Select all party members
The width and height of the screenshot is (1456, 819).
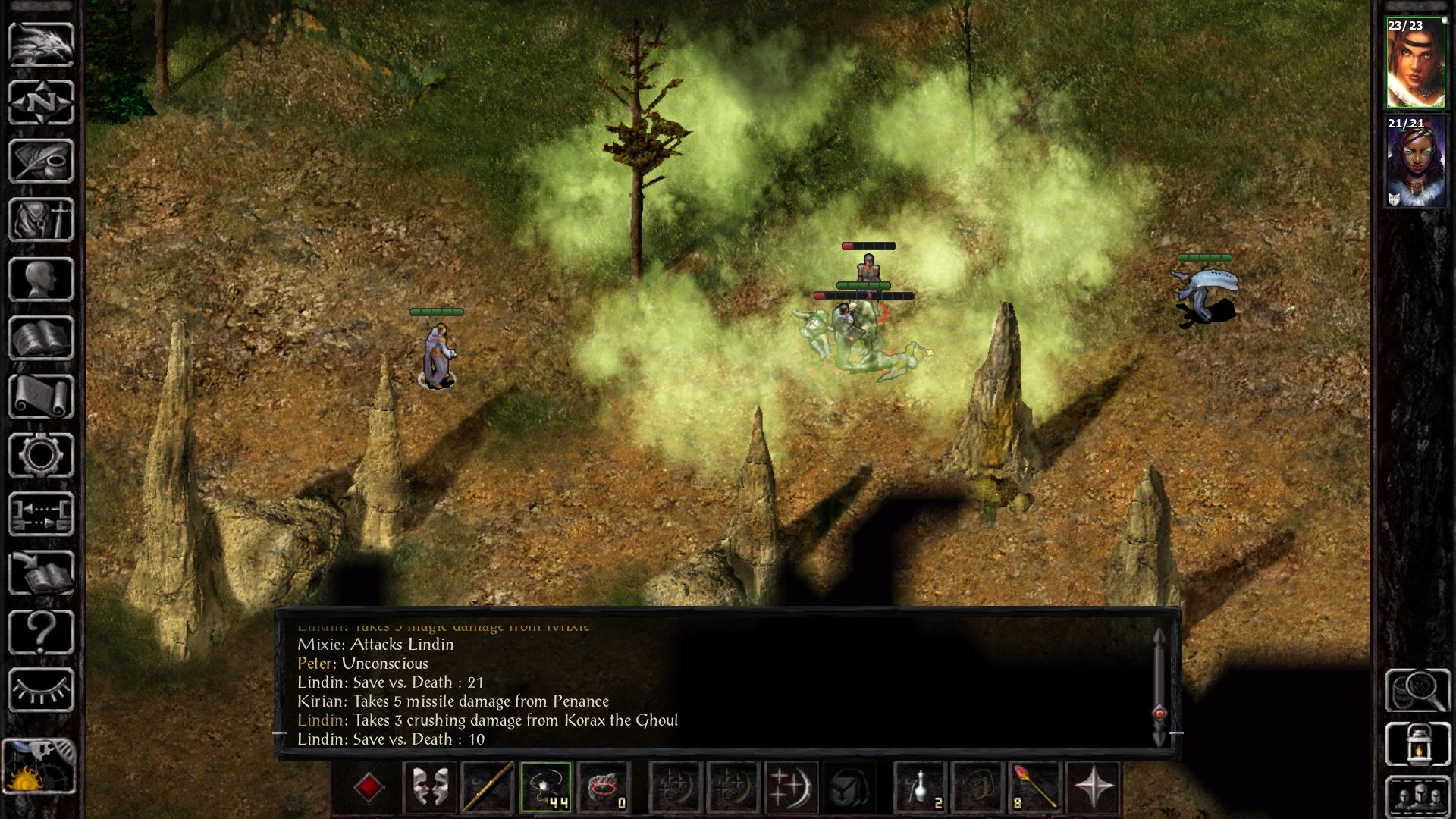point(1417,798)
